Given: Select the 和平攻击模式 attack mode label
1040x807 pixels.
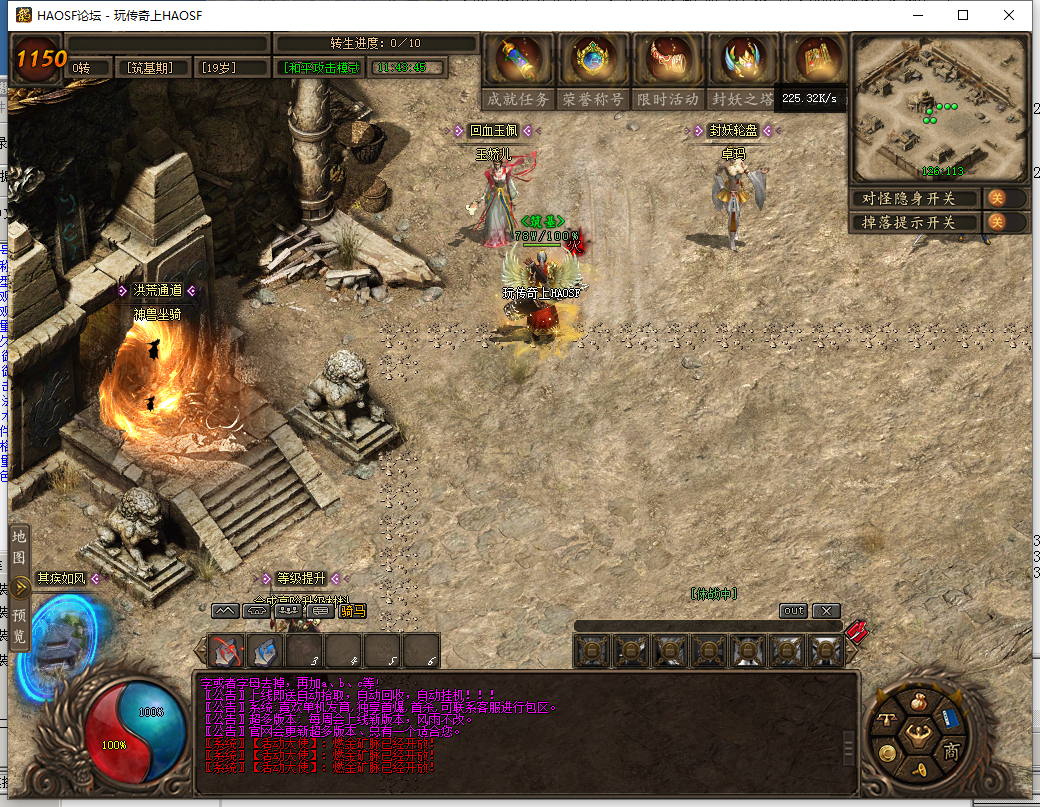Looking at the screenshot, I should 321,68.
